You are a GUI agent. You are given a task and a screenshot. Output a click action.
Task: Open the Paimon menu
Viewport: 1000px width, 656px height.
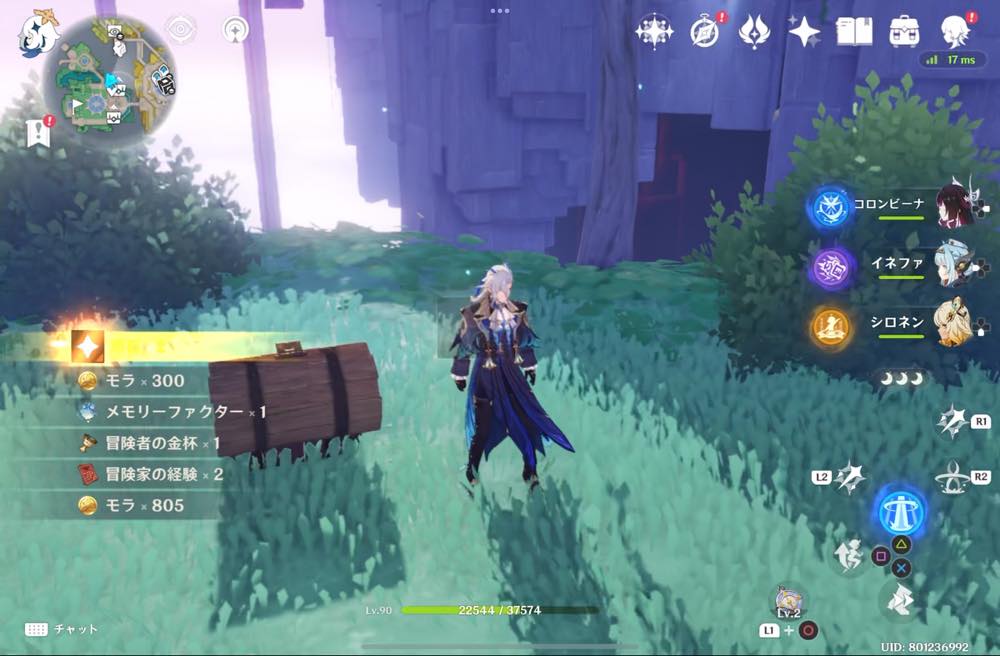coord(38,35)
